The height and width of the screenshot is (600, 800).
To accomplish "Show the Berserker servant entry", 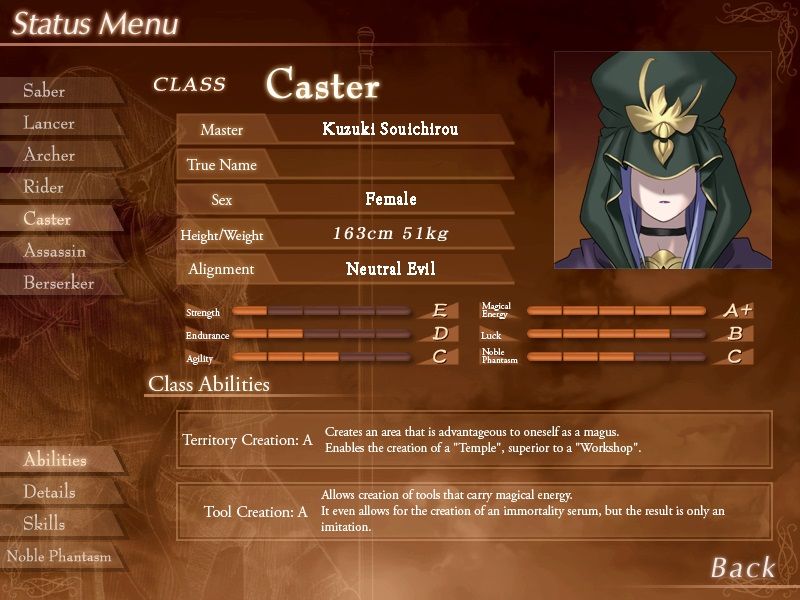I will point(59,283).
